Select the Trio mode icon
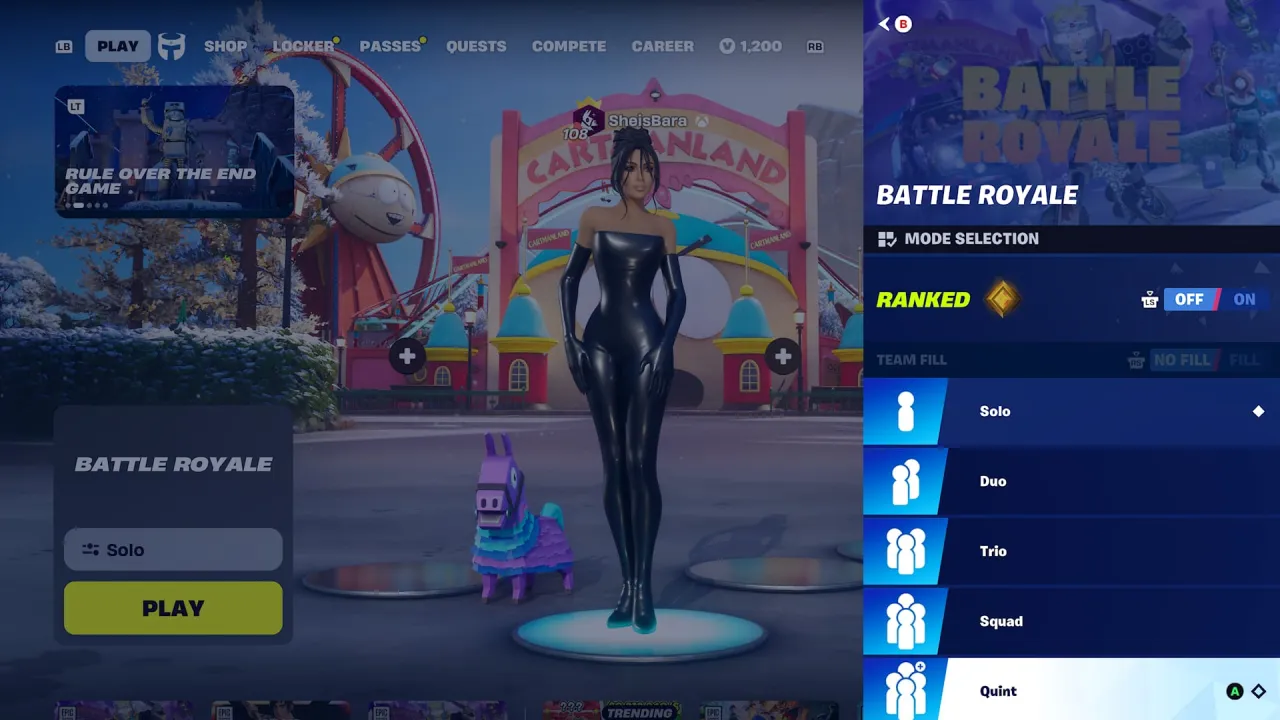The height and width of the screenshot is (720, 1280). [905, 551]
